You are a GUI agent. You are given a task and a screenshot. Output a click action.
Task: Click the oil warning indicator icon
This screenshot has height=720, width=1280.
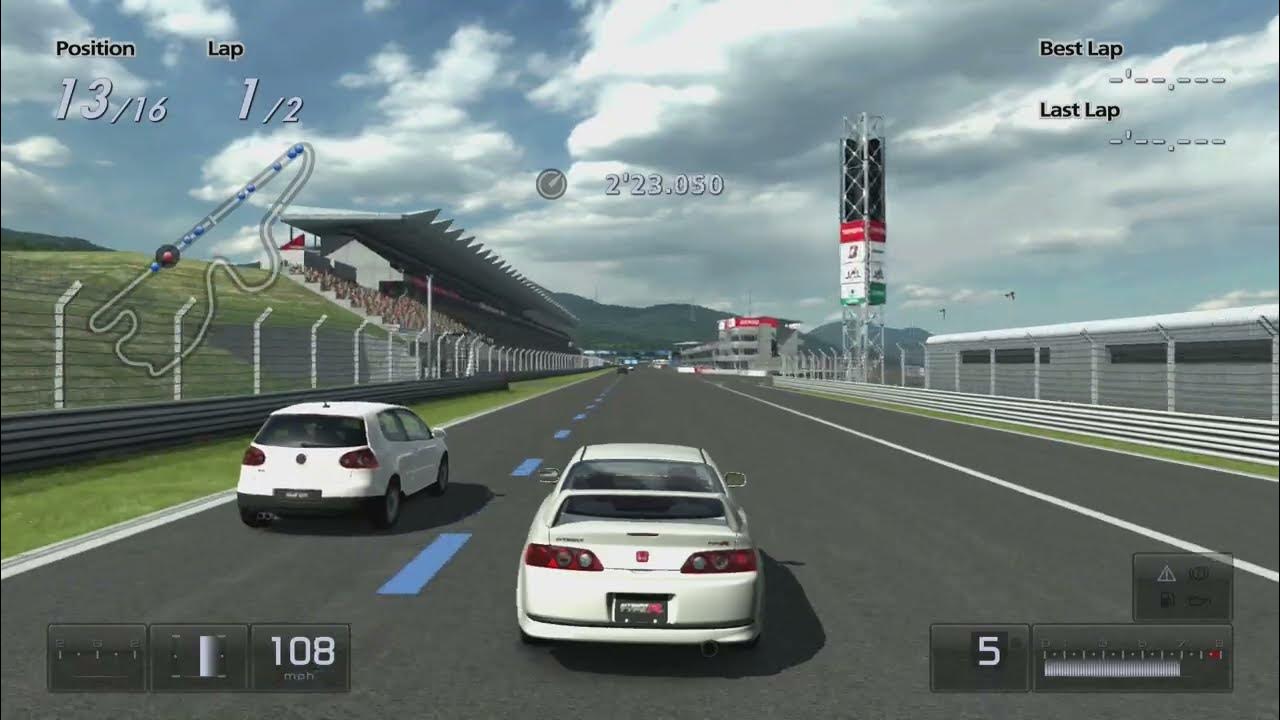(1198, 599)
